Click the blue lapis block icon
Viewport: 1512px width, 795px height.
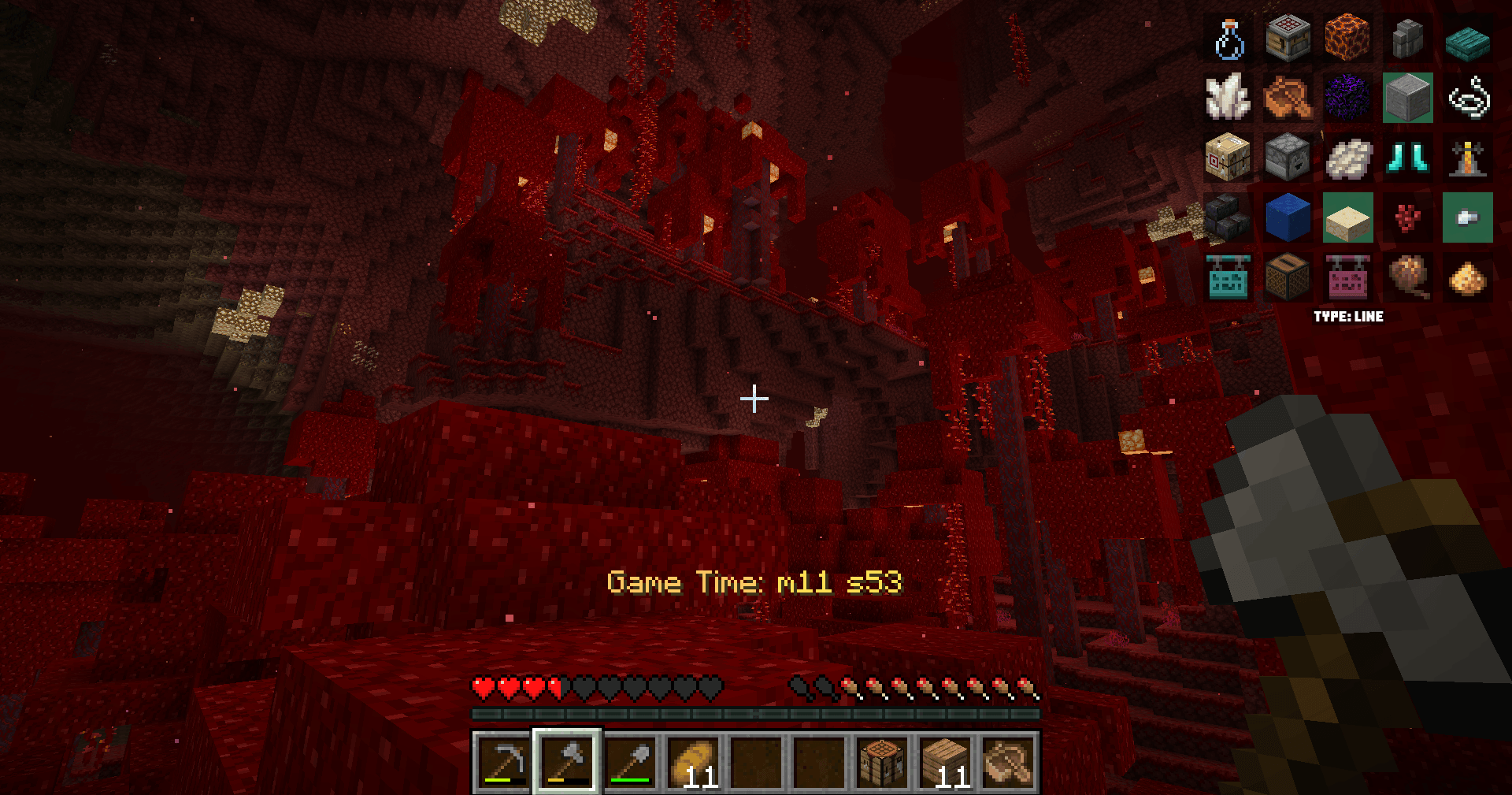coord(1287,218)
